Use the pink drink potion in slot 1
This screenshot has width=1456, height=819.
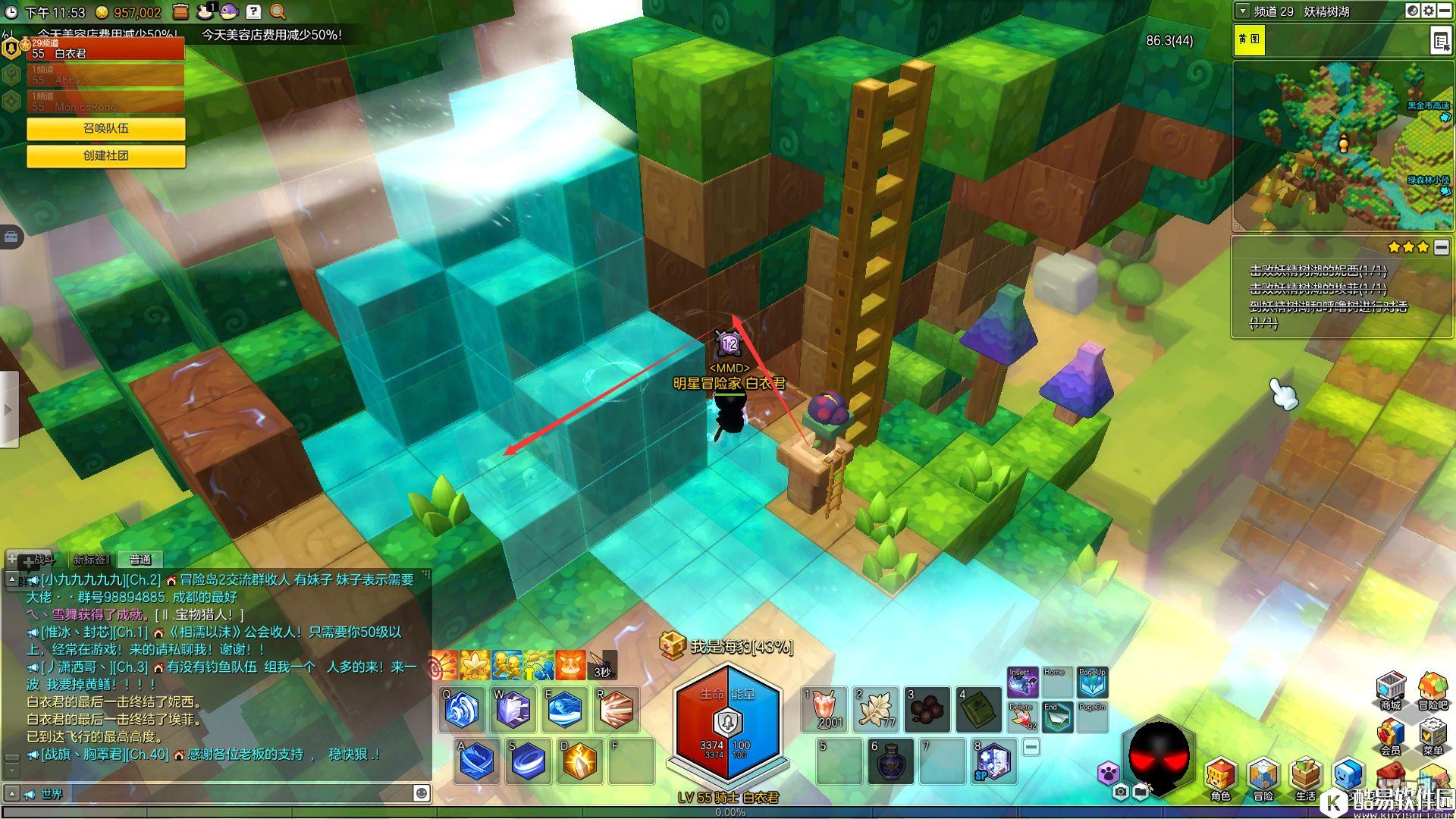tap(824, 709)
